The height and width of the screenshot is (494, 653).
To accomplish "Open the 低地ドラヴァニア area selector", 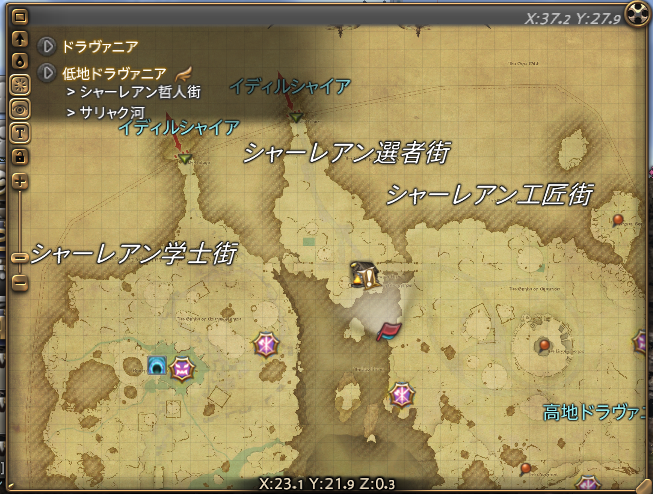I will (x=46, y=73).
